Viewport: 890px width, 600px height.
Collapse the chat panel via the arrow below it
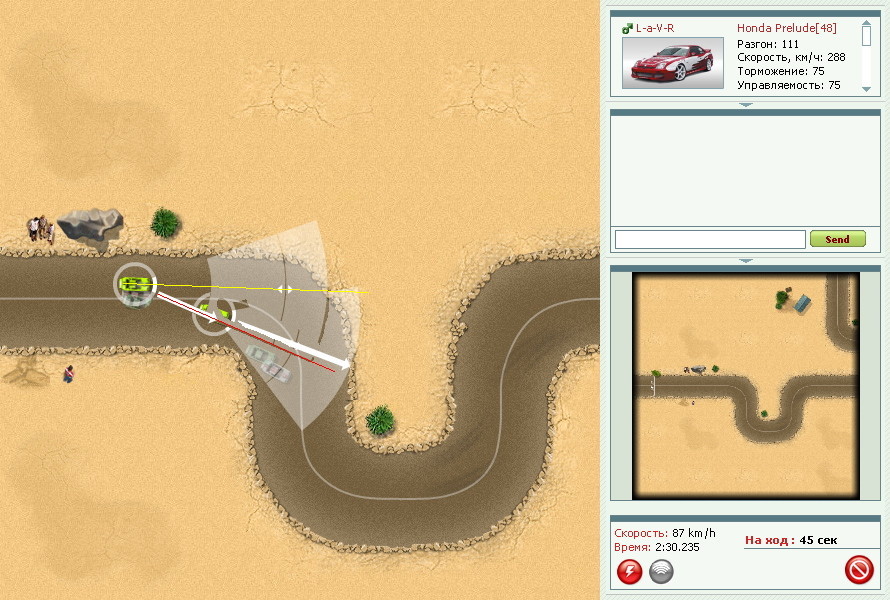coord(745,260)
